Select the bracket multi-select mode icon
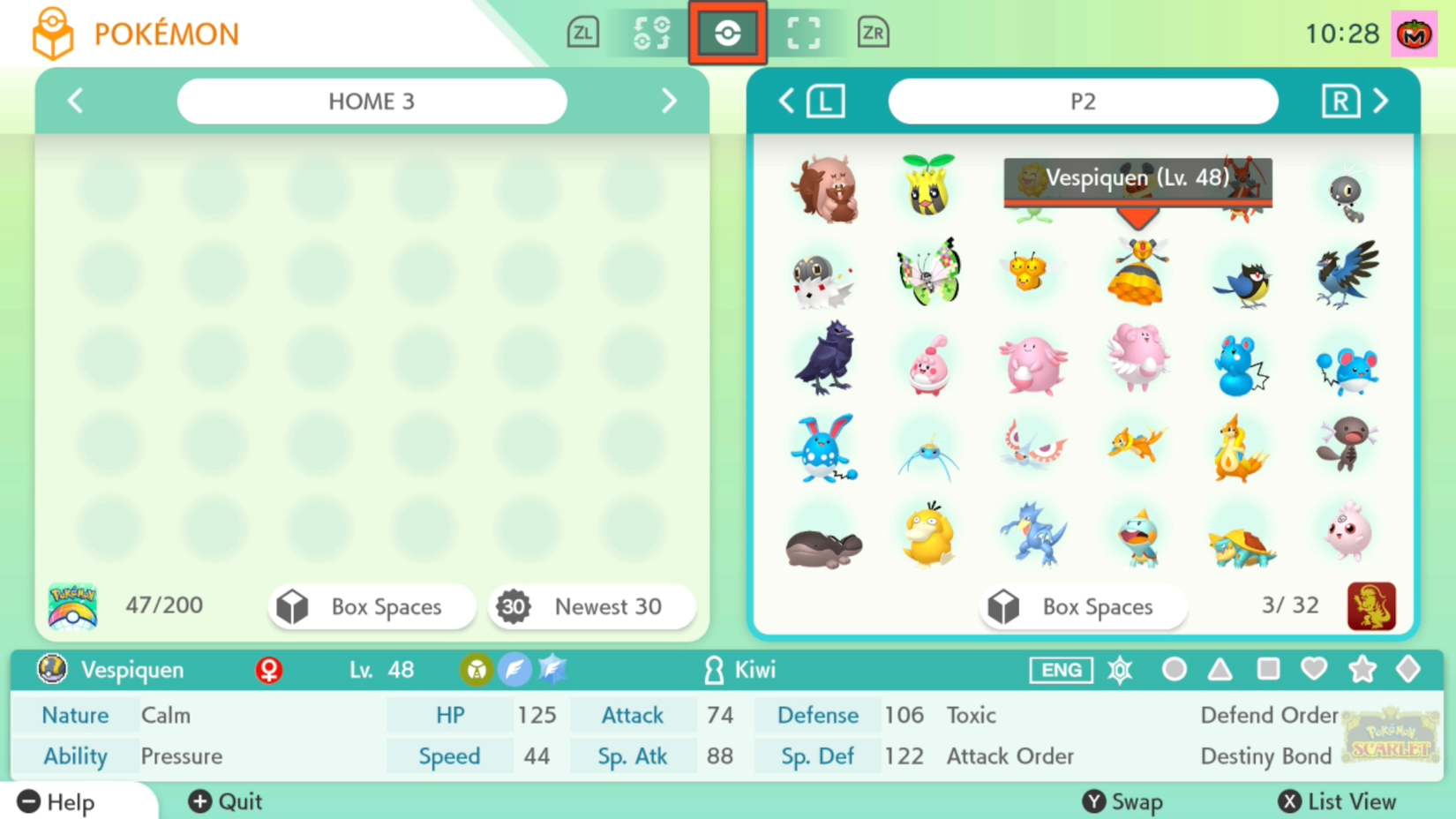This screenshot has width=1456, height=819. pos(801,34)
